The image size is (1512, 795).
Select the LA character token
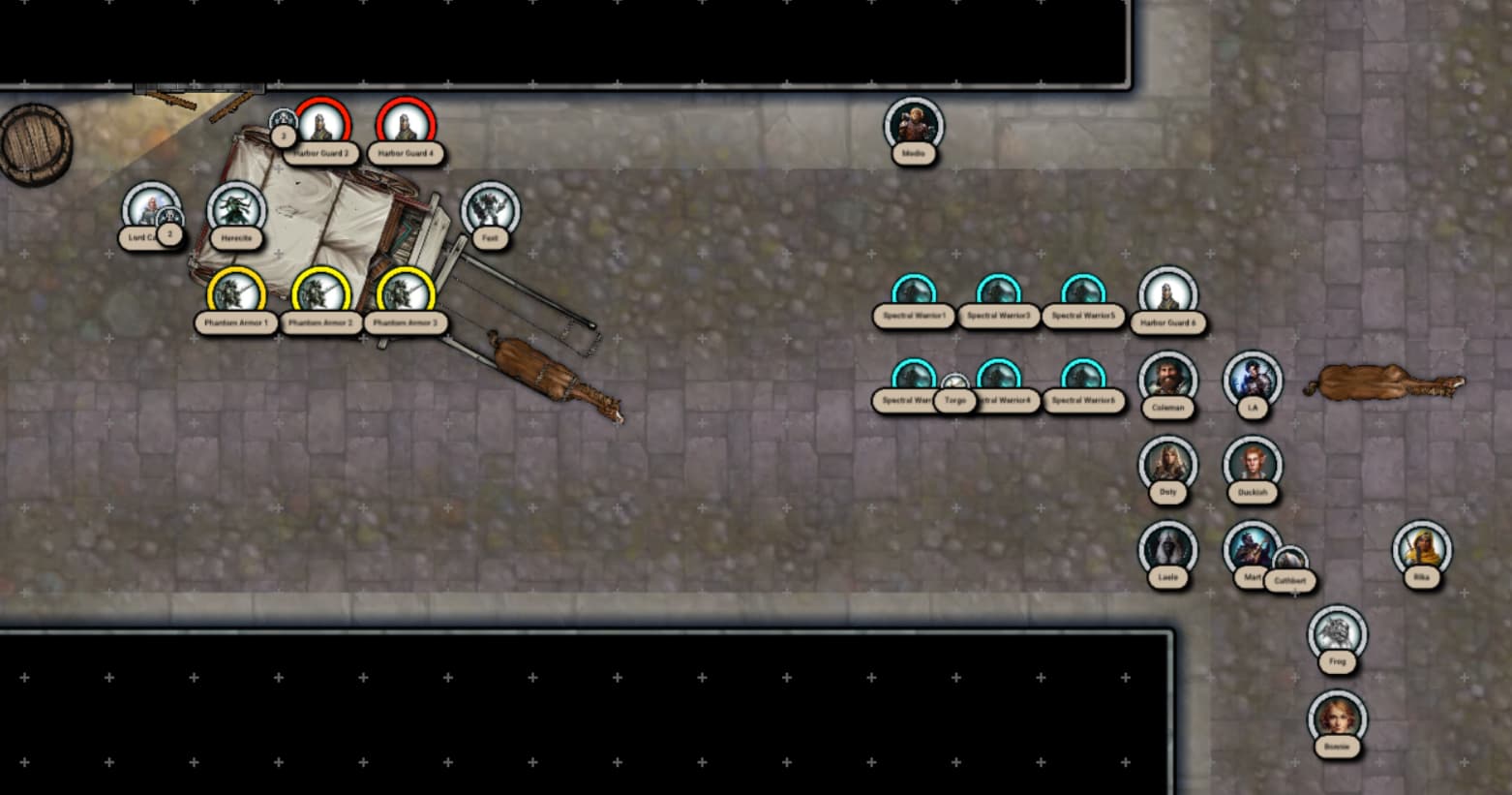1252,379
